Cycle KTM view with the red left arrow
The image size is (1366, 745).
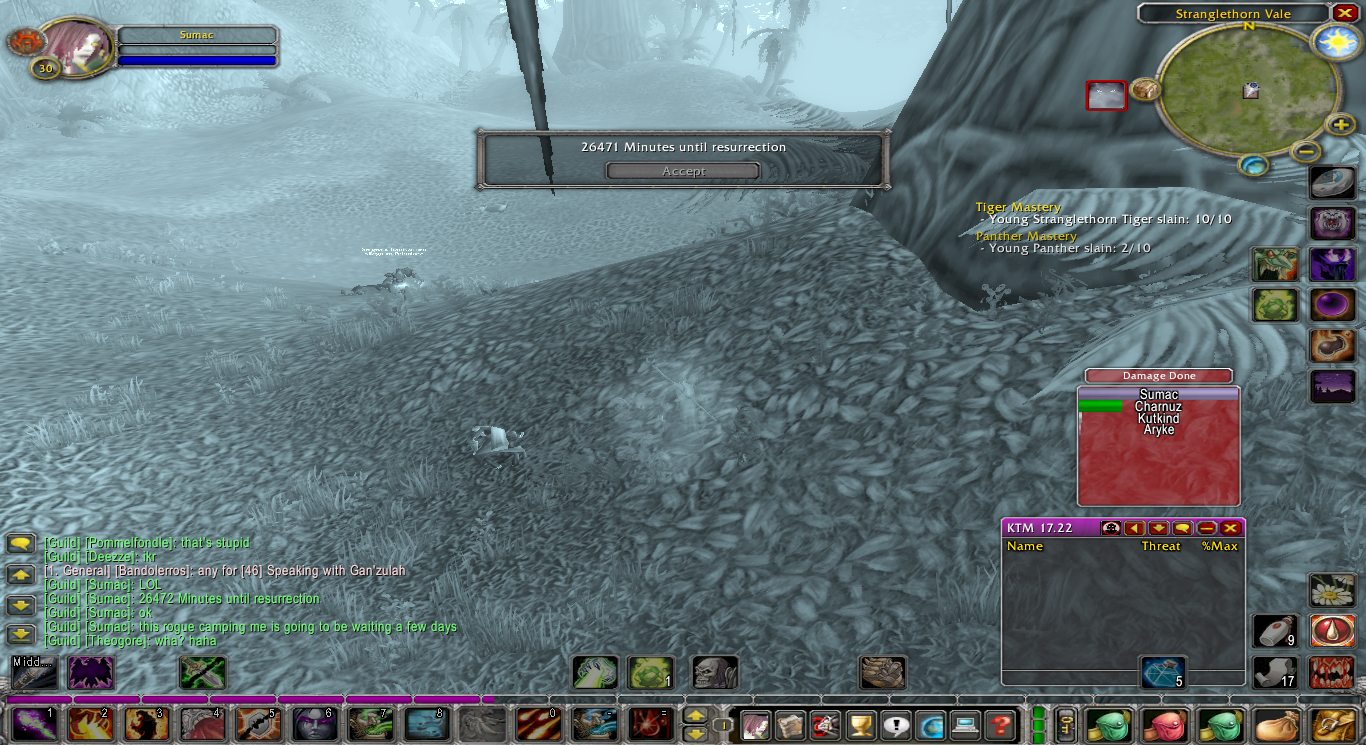pyautogui.click(x=1135, y=528)
